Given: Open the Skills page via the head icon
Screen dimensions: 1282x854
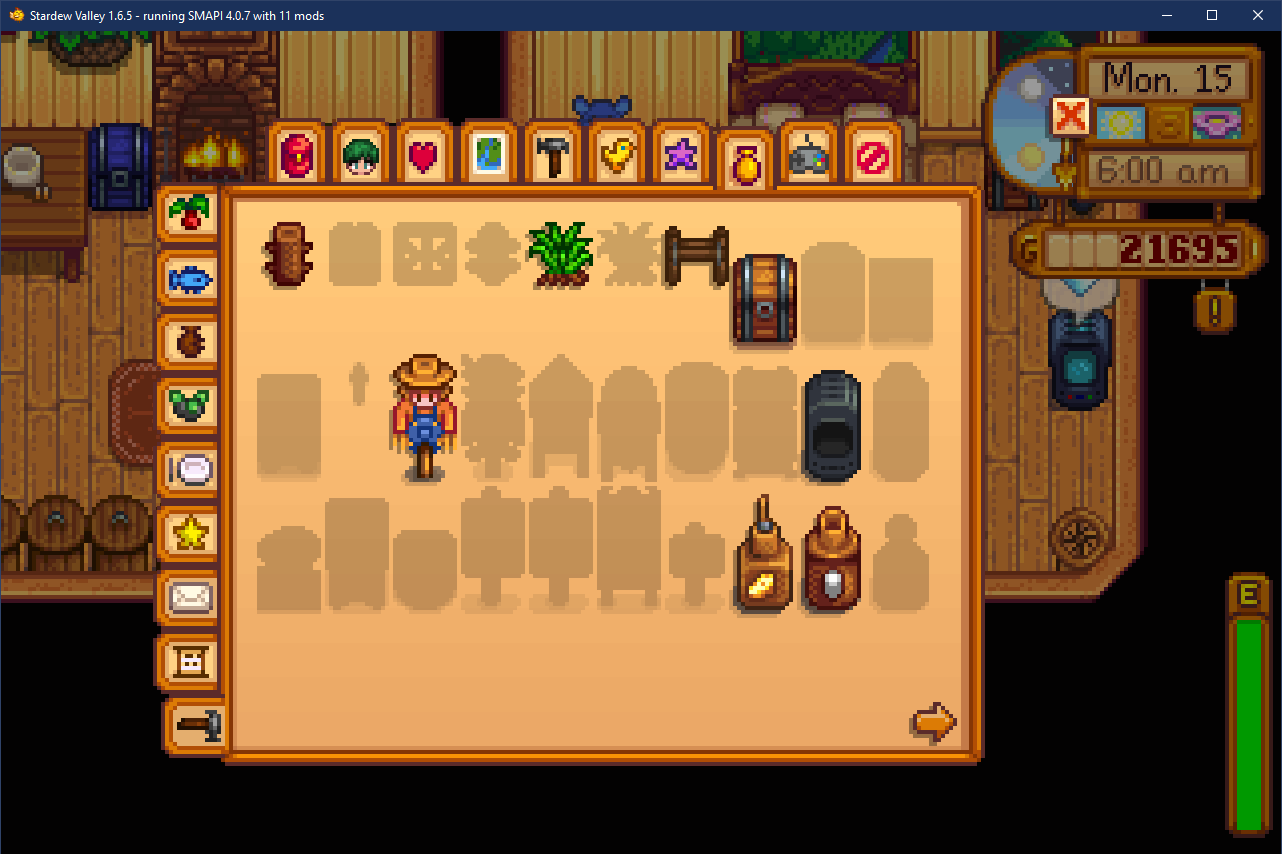Looking at the screenshot, I should pyautogui.click(x=360, y=155).
